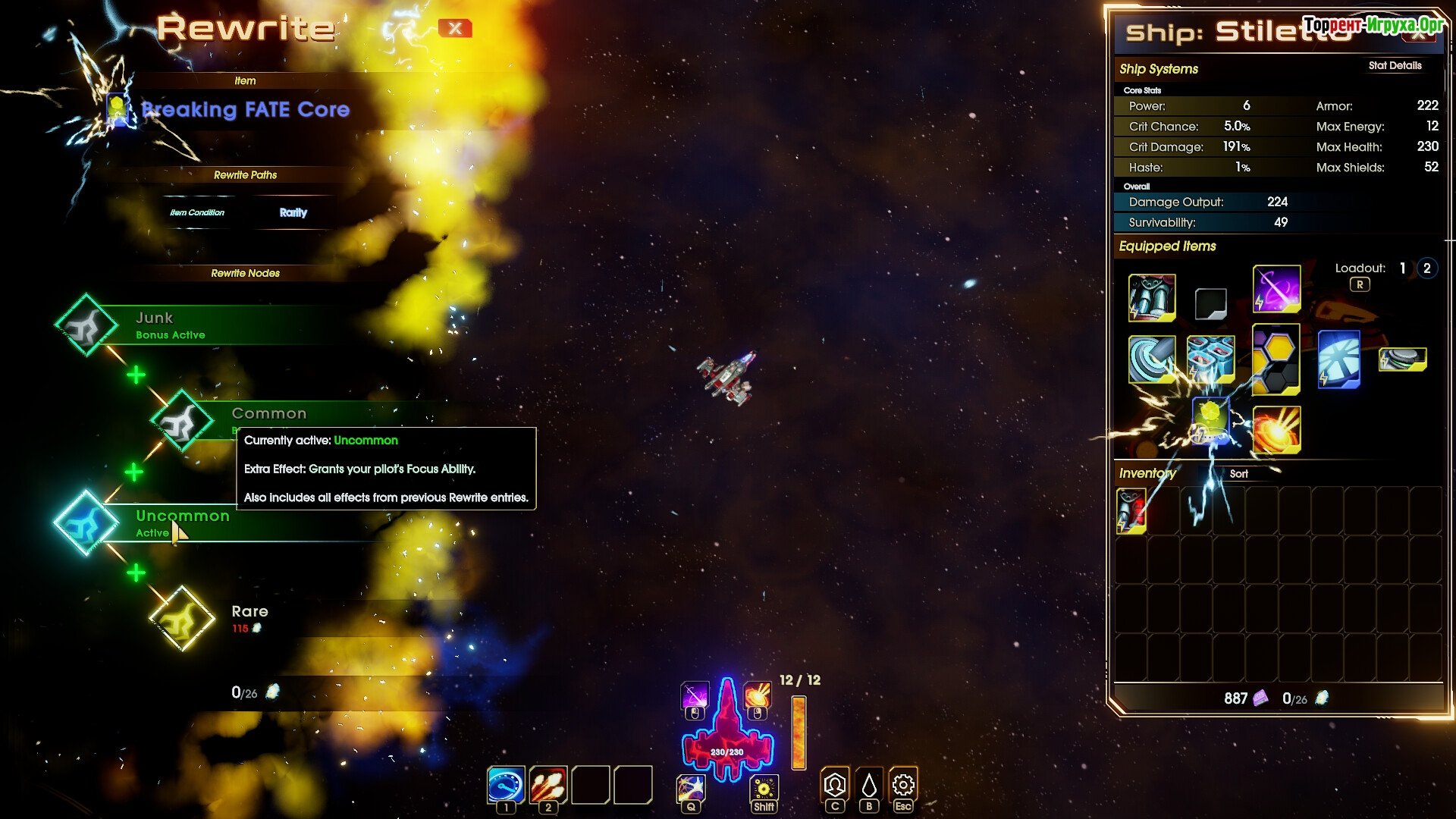The height and width of the screenshot is (819, 1456).
Task: Sort the inventory
Action: click(x=1238, y=474)
